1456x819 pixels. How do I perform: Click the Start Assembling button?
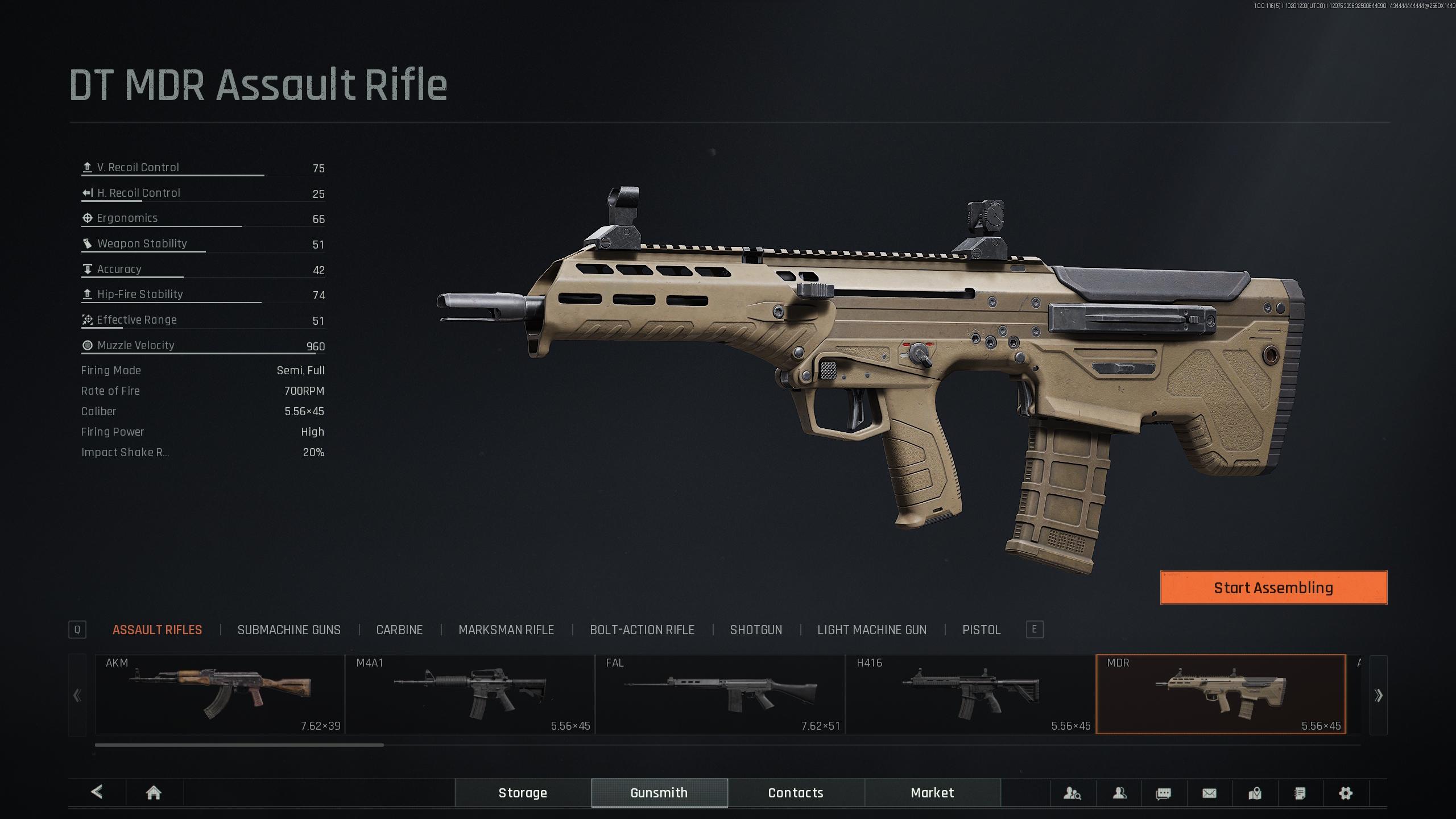(x=1273, y=588)
